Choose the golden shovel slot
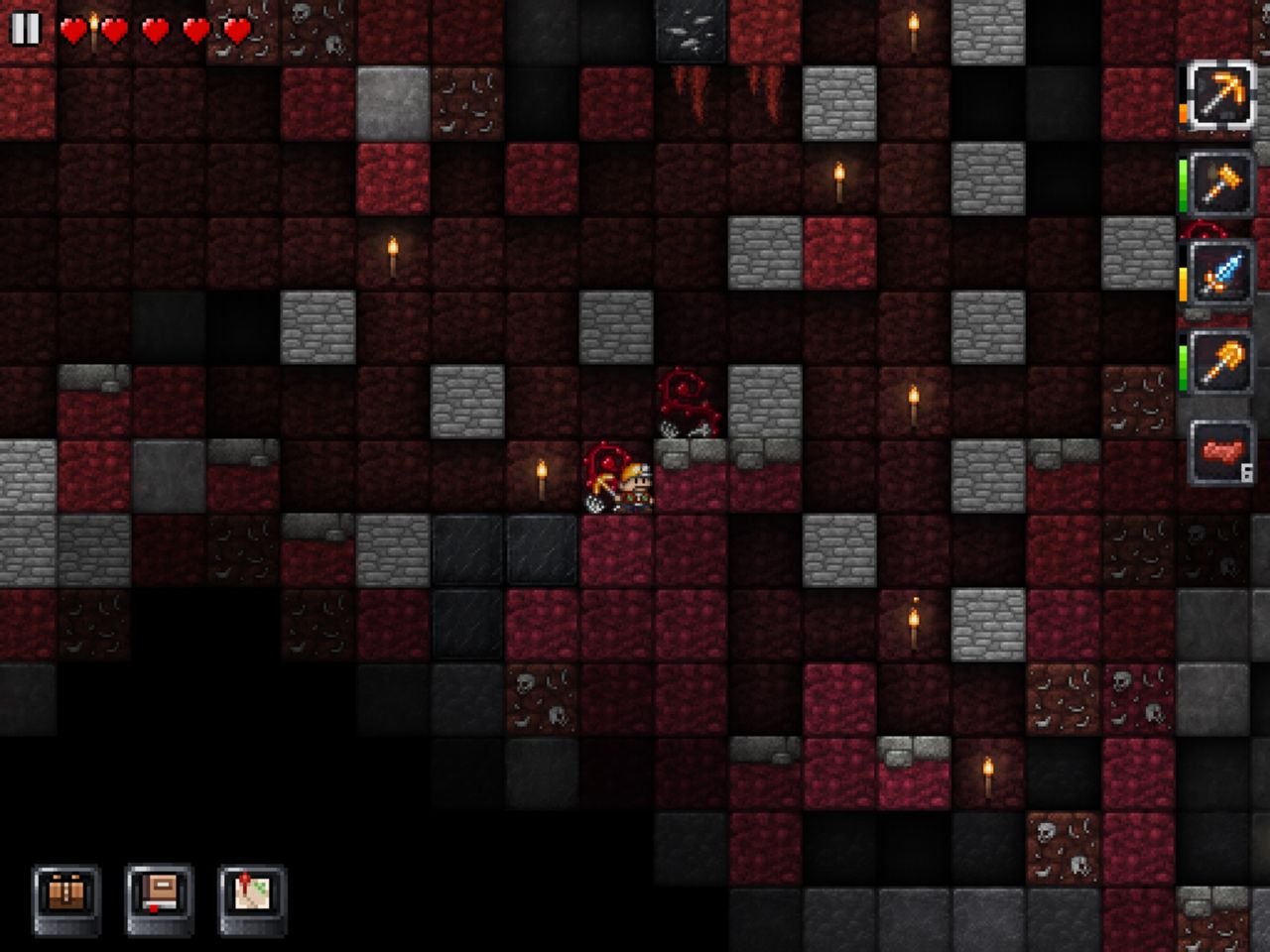 tap(1219, 363)
